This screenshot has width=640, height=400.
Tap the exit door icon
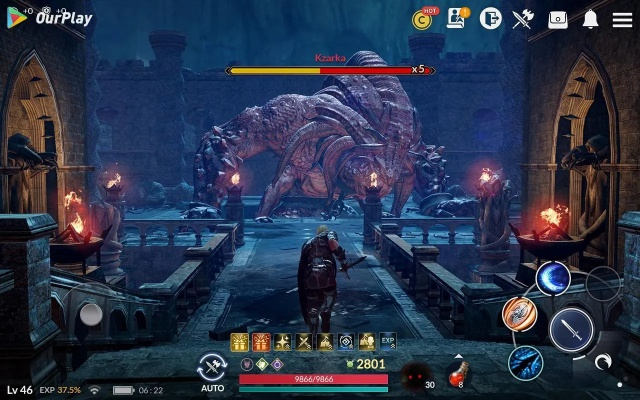coord(490,19)
